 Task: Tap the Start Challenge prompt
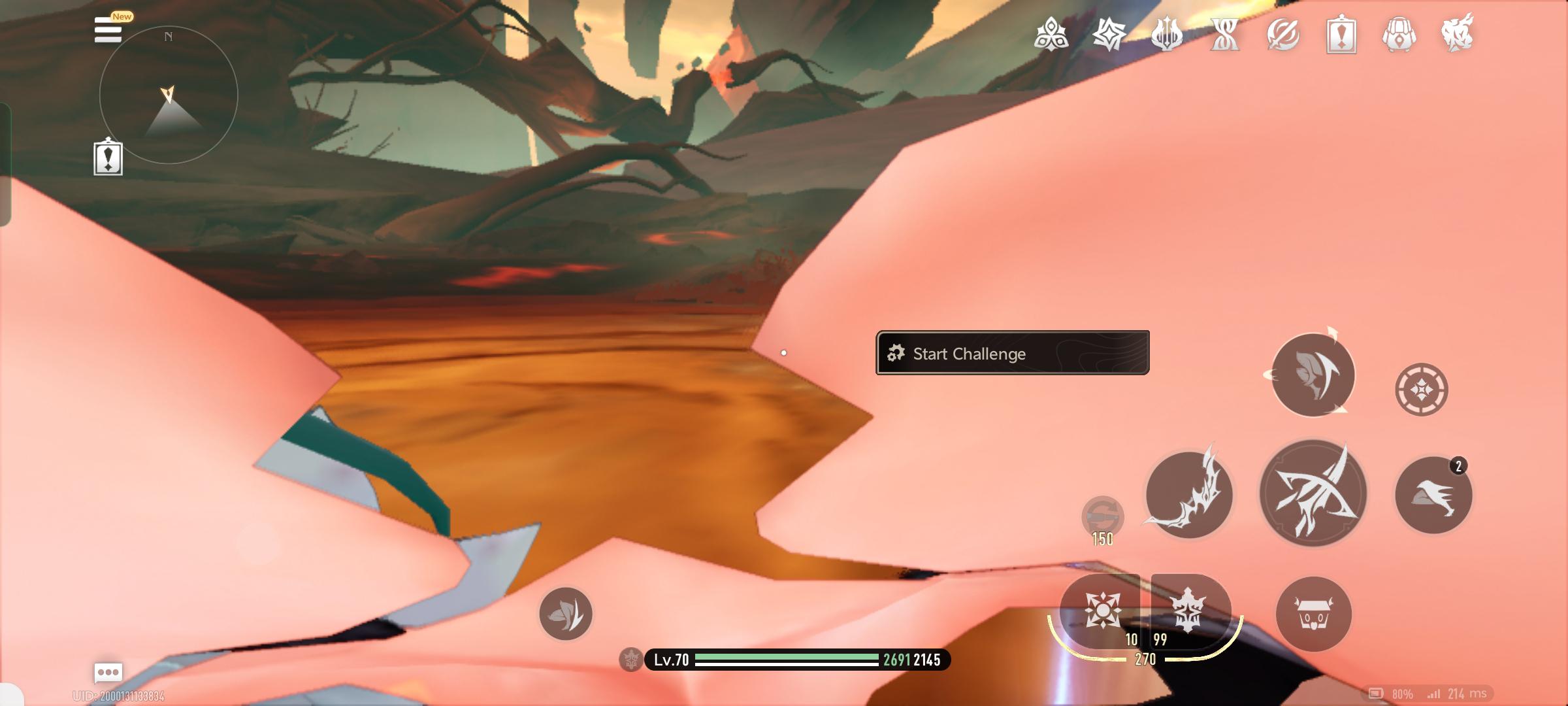click(x=1012, y=353)
